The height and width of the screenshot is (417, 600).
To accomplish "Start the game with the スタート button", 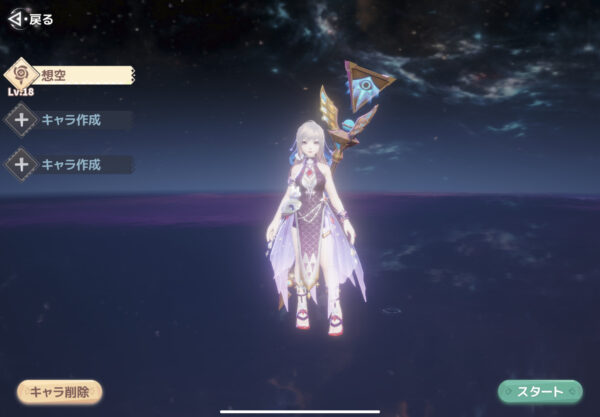I will [x=539, y=391].
